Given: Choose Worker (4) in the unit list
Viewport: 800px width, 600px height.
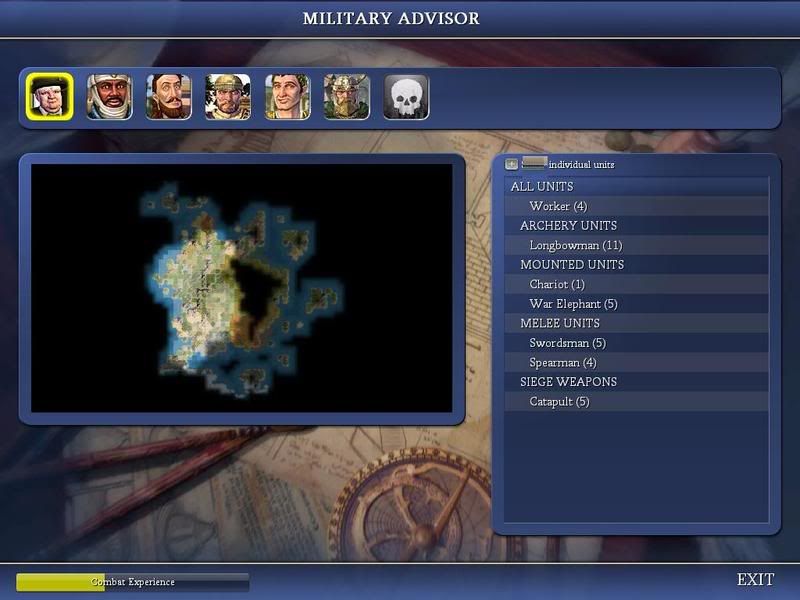Looking at the screenshot, I should click(x=558, y=206).
